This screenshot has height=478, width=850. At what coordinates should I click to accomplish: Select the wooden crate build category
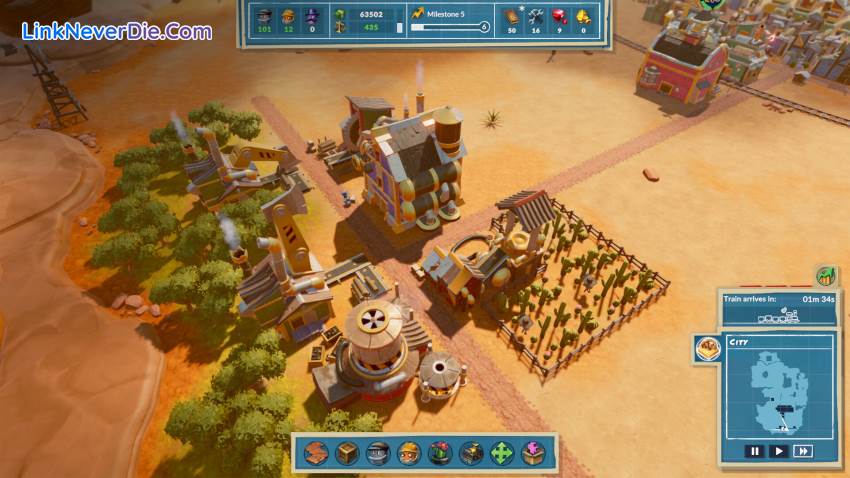(x=347, y=453)
